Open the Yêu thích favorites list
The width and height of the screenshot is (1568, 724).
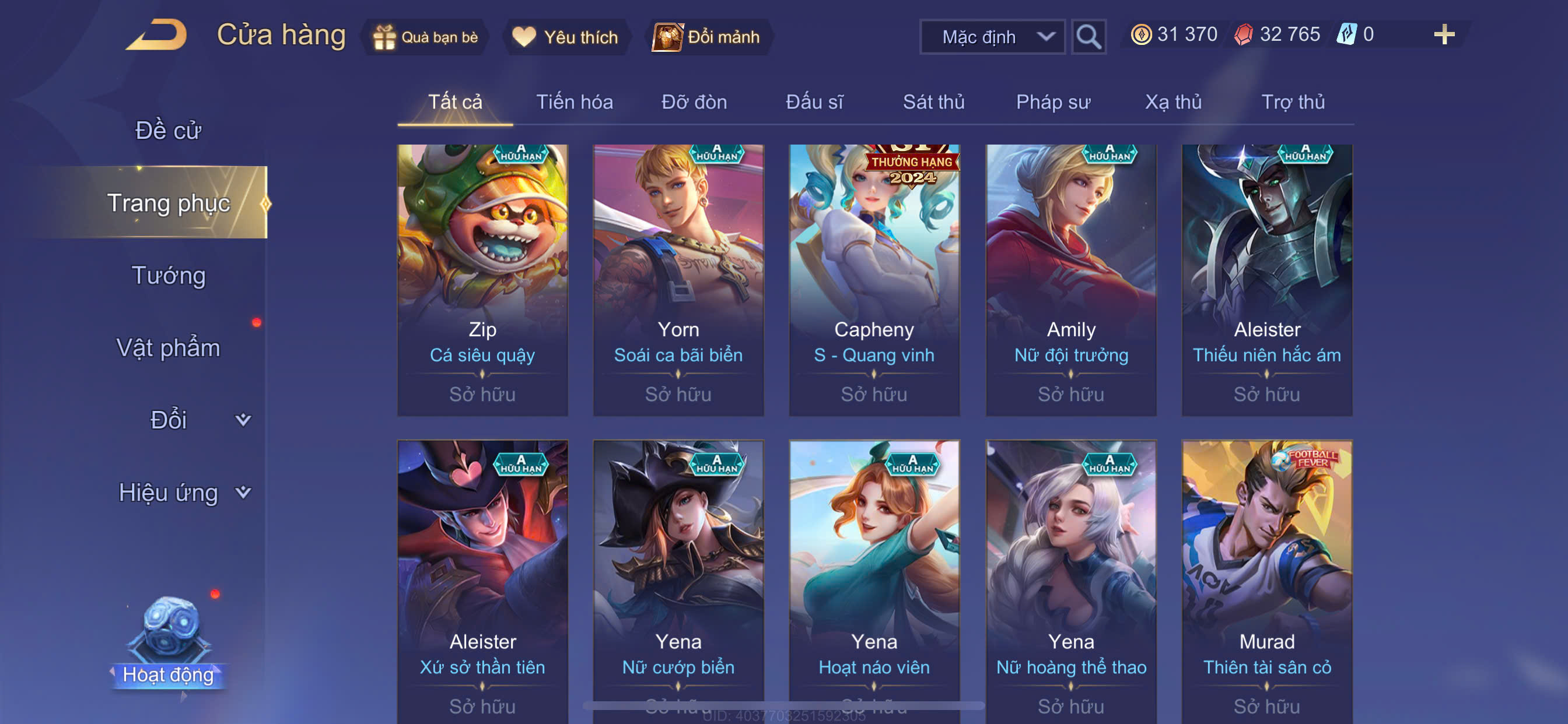pos(565,37)
